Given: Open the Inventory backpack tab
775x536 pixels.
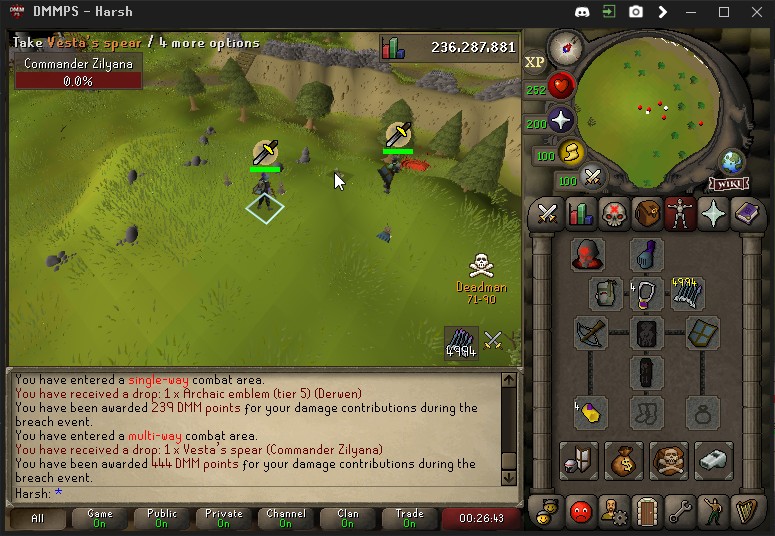Looking at the screenshot, I should pos(648,213).
